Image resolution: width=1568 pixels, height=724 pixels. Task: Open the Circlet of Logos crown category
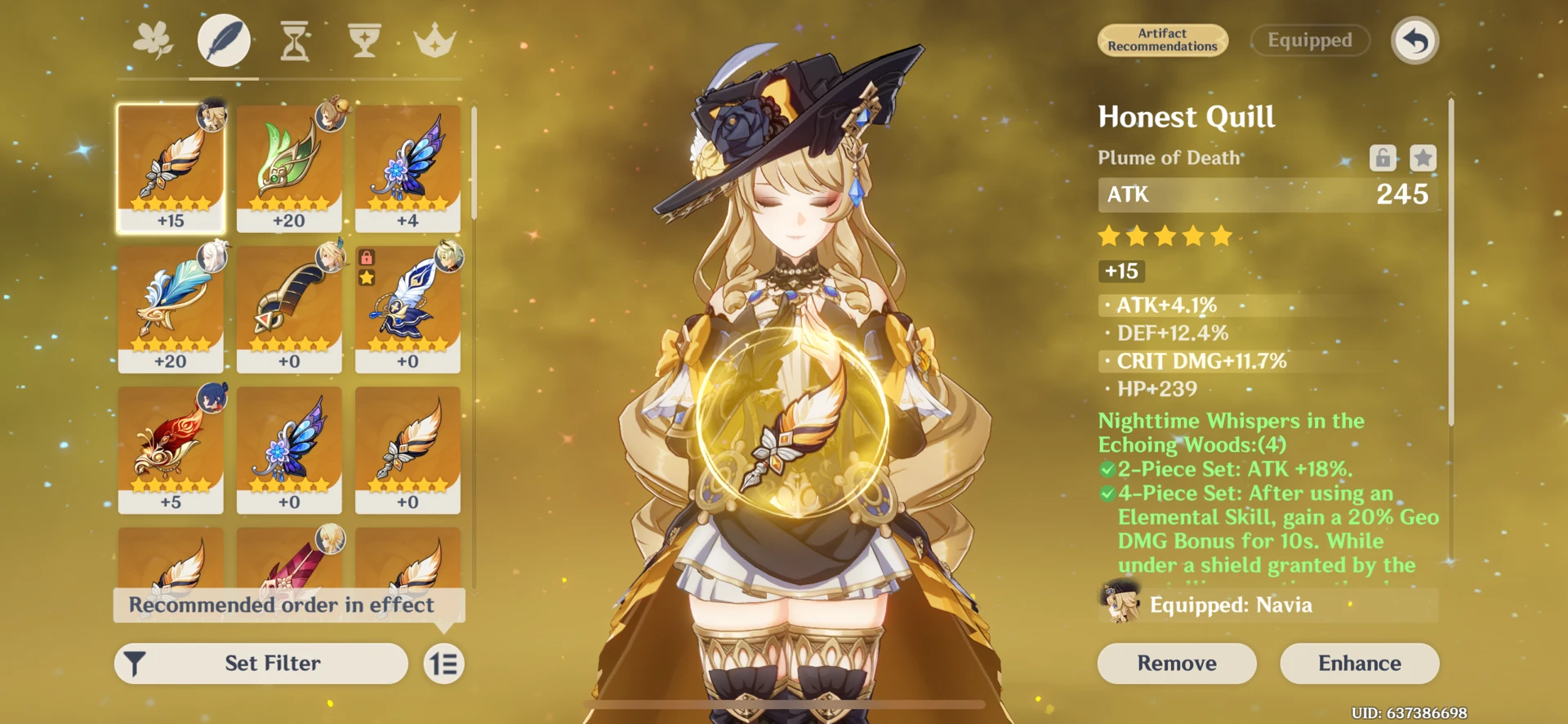pos(434,40)
